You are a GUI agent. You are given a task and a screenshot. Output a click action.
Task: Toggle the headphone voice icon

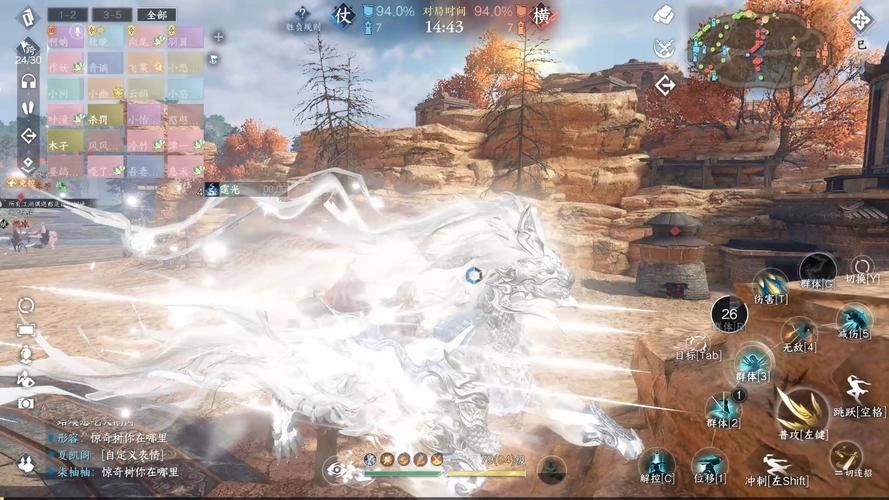[28, 82]
